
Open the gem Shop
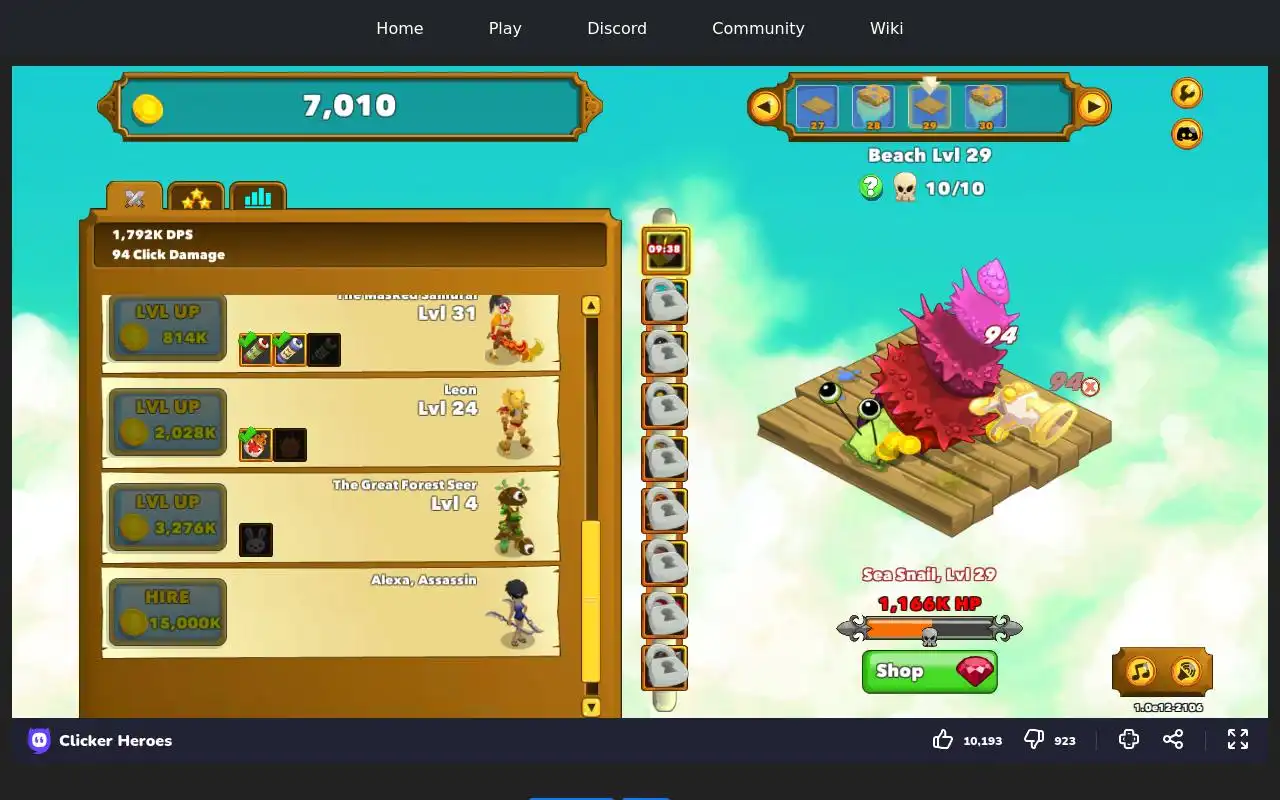tap(929, 671)
